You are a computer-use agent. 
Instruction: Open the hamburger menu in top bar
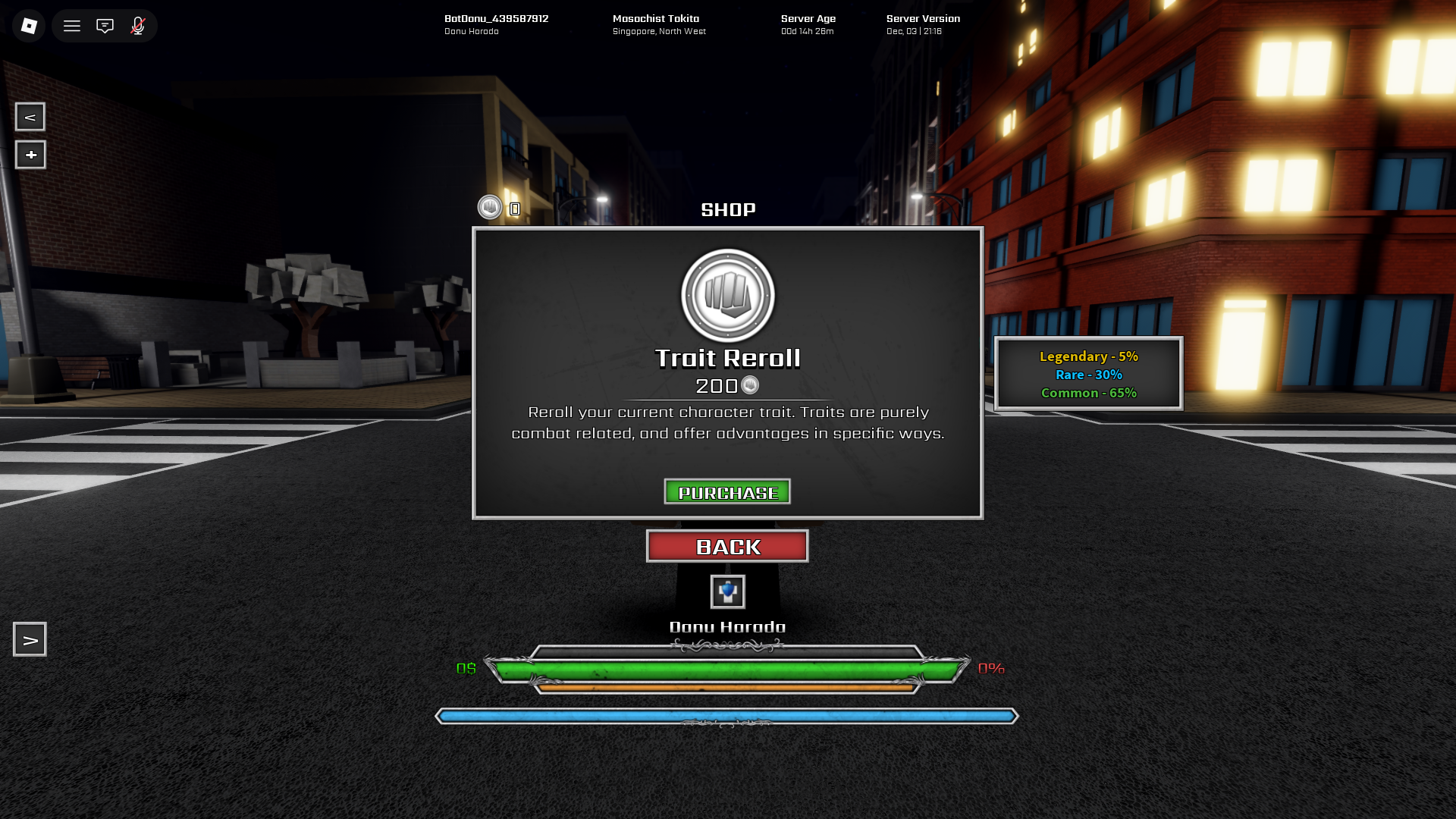[x=72, y=26]
